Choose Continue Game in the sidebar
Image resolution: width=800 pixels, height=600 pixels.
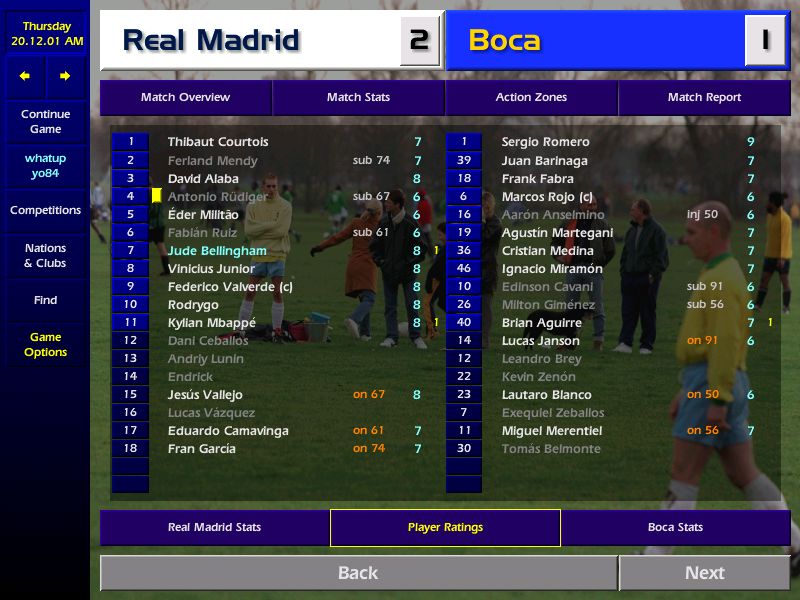45,121
